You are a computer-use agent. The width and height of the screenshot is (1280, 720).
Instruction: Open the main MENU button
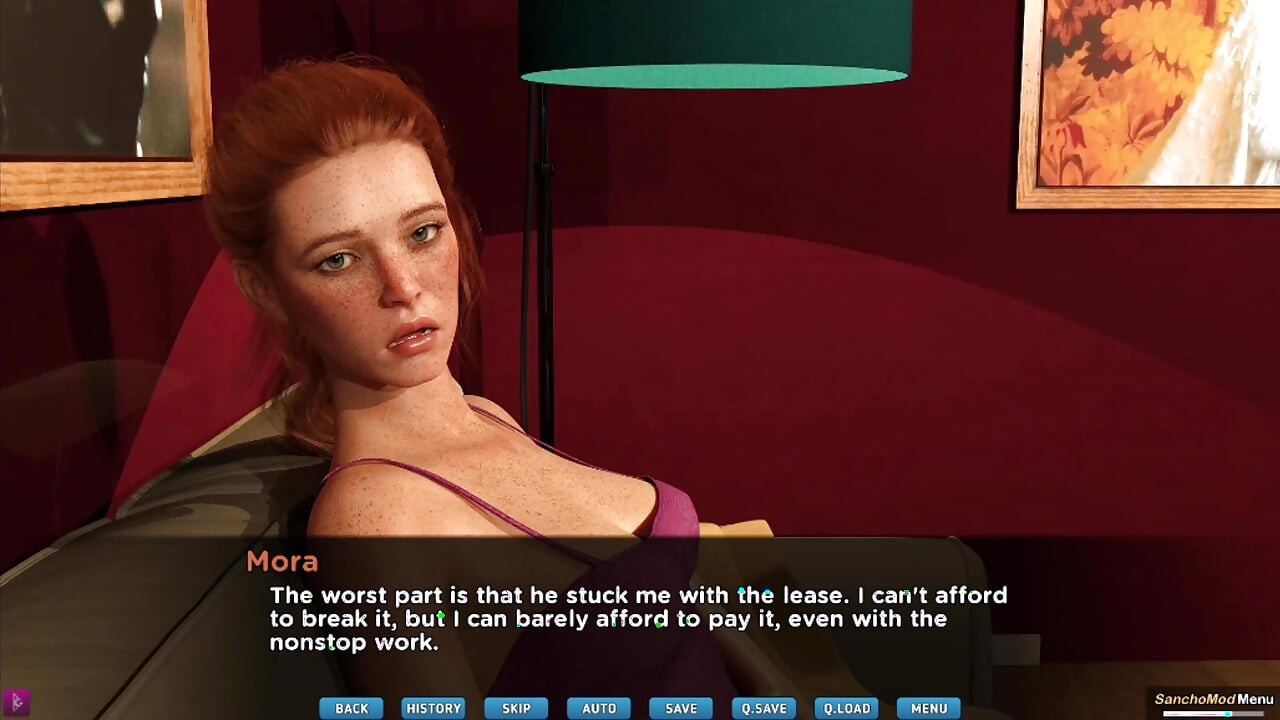click(929, 708)
